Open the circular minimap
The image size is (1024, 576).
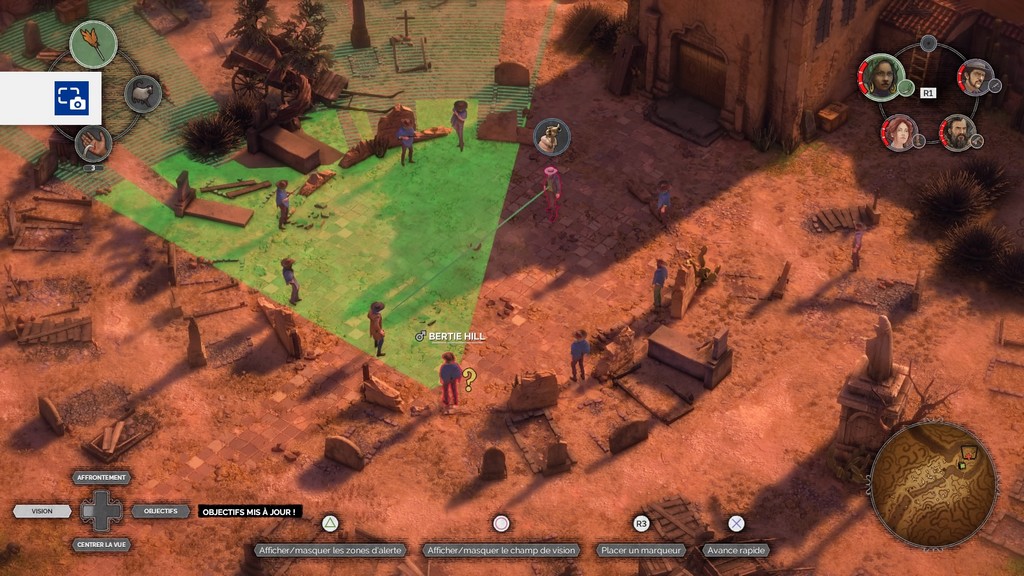click(x=933, y=485)
